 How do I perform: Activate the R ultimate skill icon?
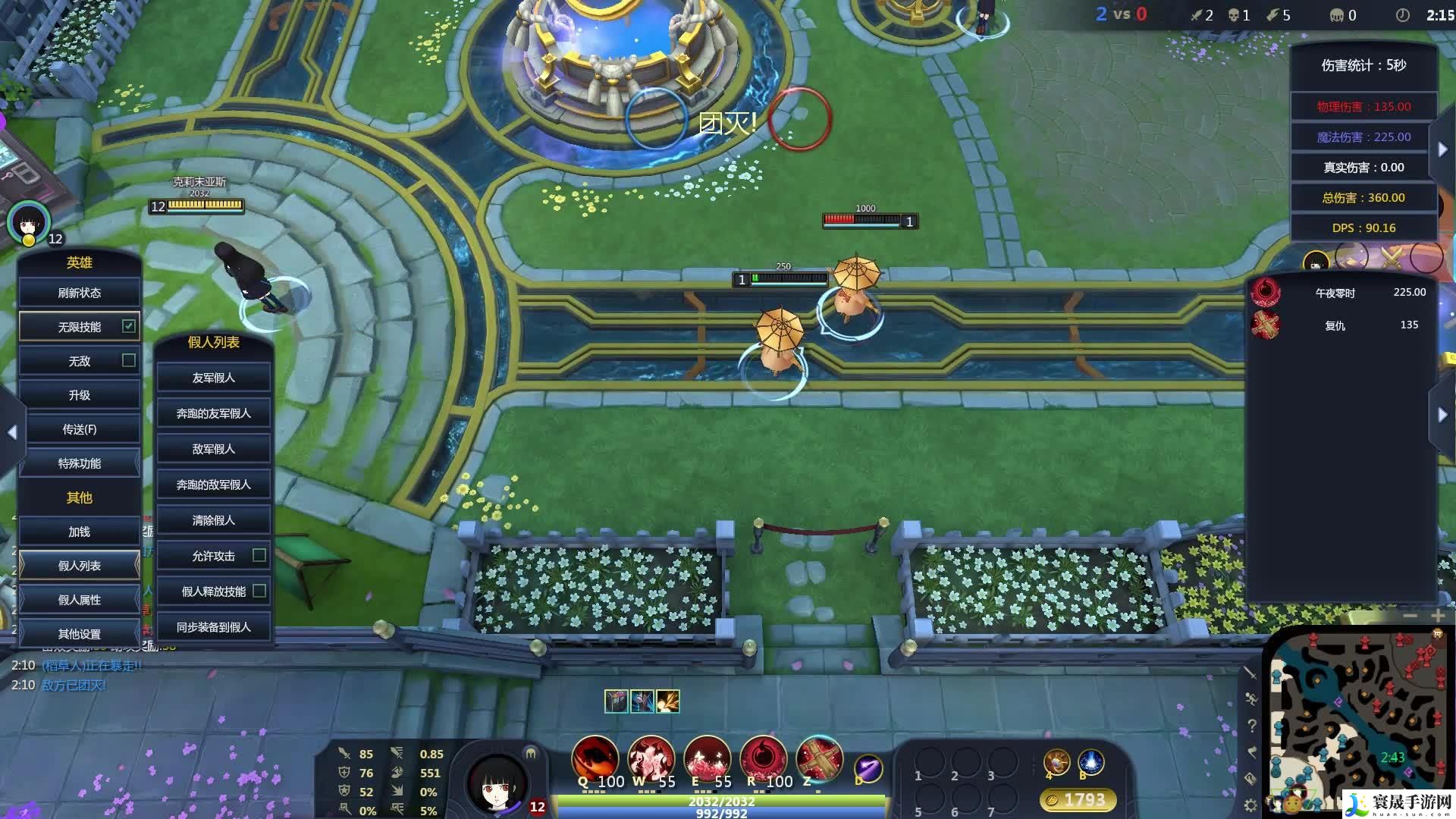click(763, 758)
